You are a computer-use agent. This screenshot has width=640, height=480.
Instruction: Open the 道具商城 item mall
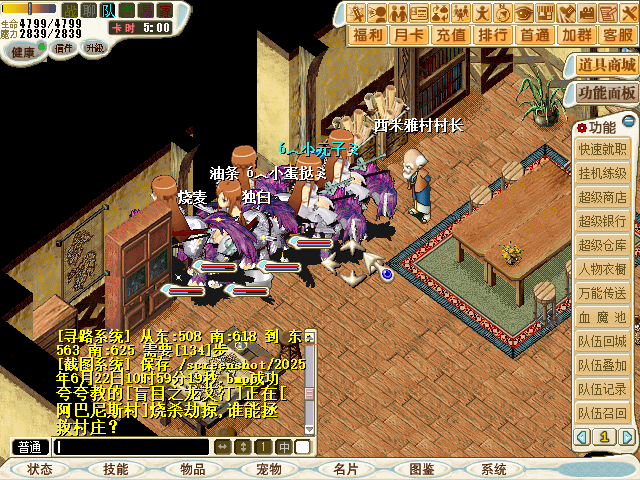606,65
